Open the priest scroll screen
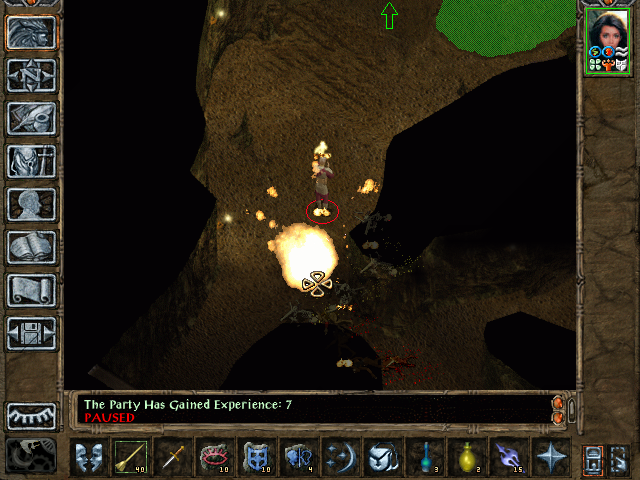 pyautogui.click(x=31, y=290)
